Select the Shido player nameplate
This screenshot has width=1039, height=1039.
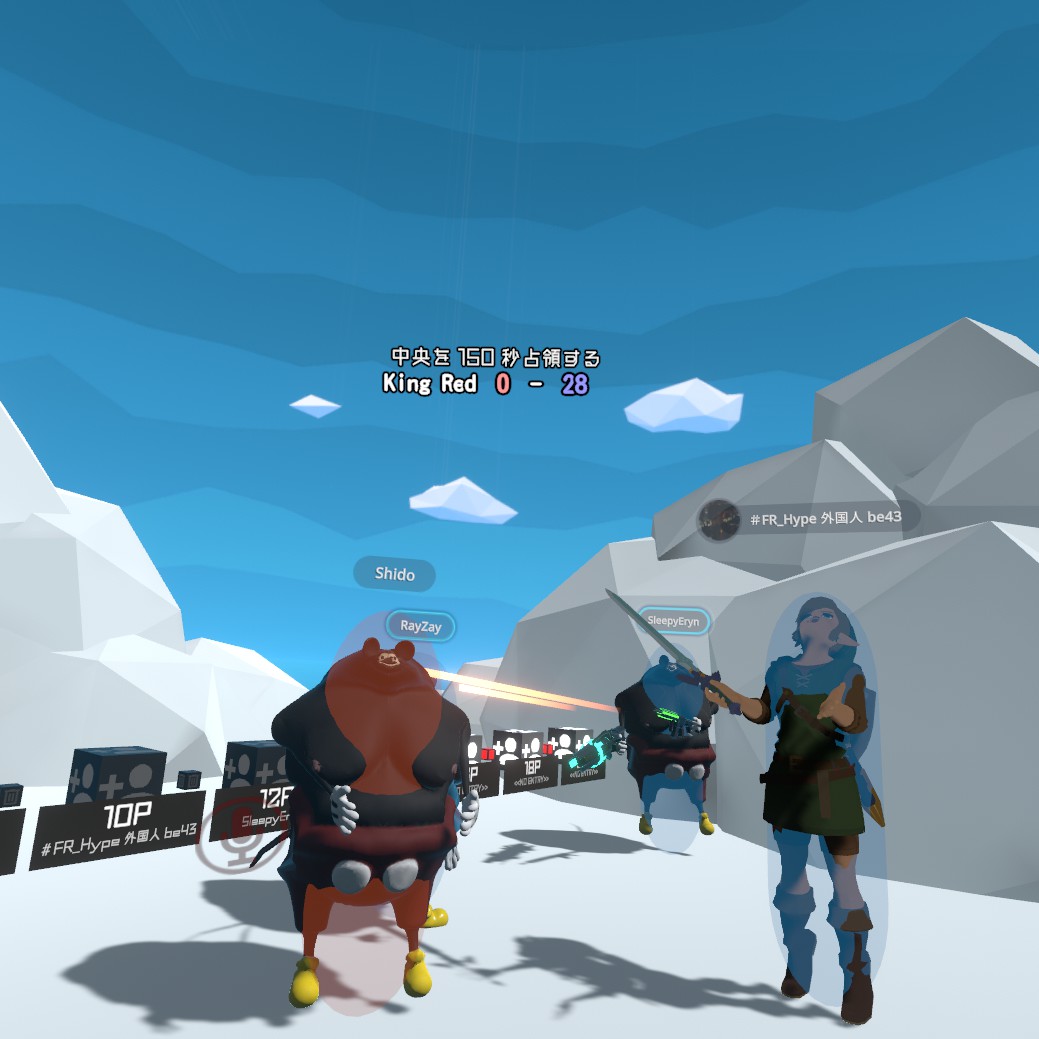[394, 574]
